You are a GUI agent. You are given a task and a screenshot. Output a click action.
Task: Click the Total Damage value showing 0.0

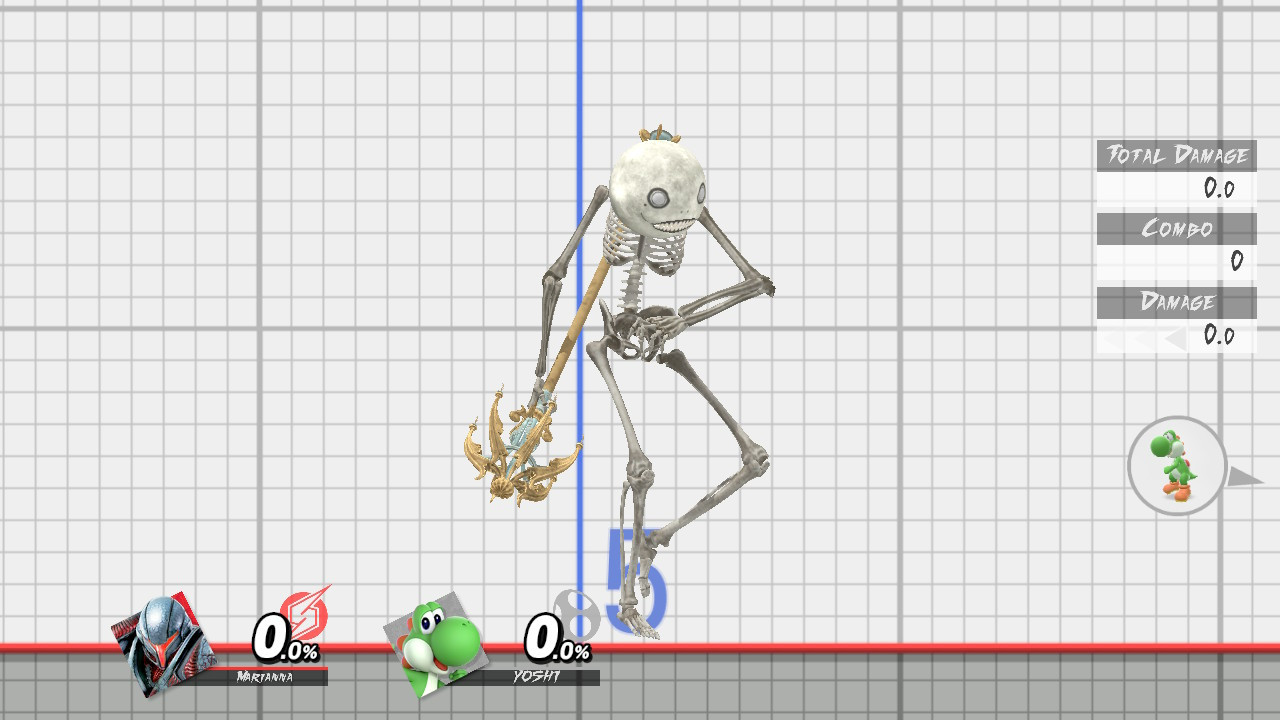point(1222,189)
